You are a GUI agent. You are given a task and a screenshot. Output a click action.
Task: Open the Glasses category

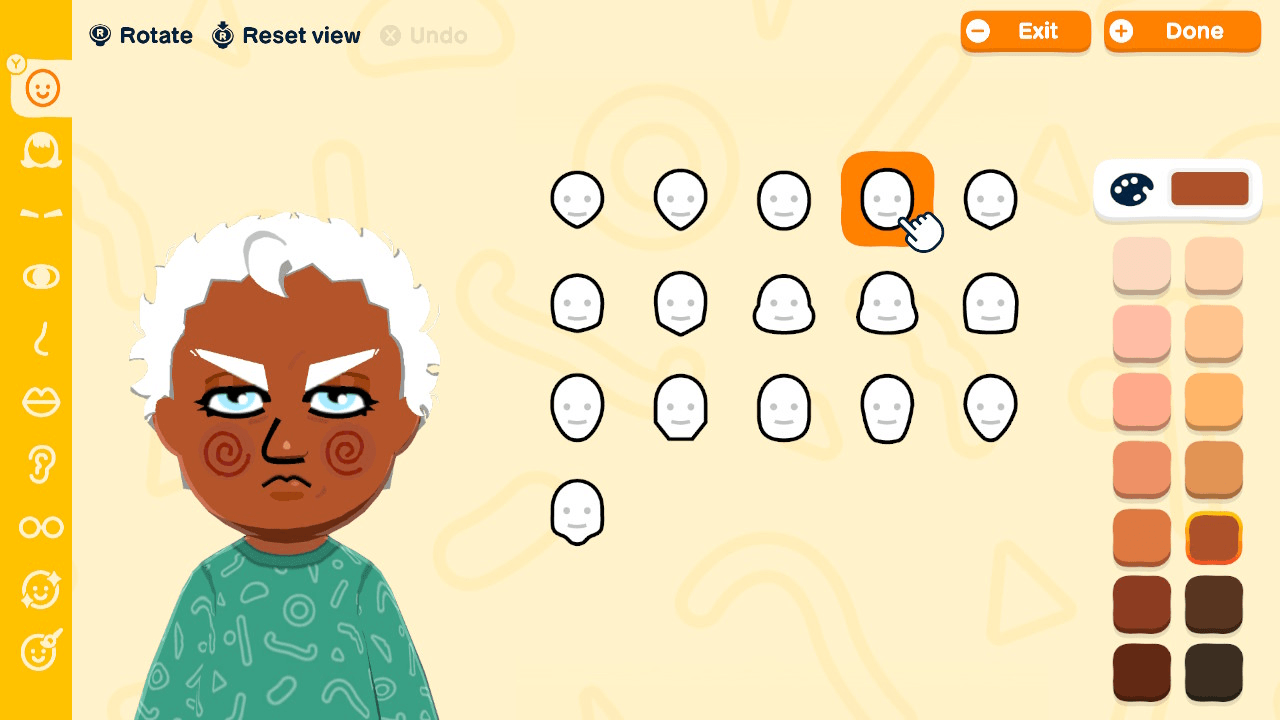coord(40,527)
